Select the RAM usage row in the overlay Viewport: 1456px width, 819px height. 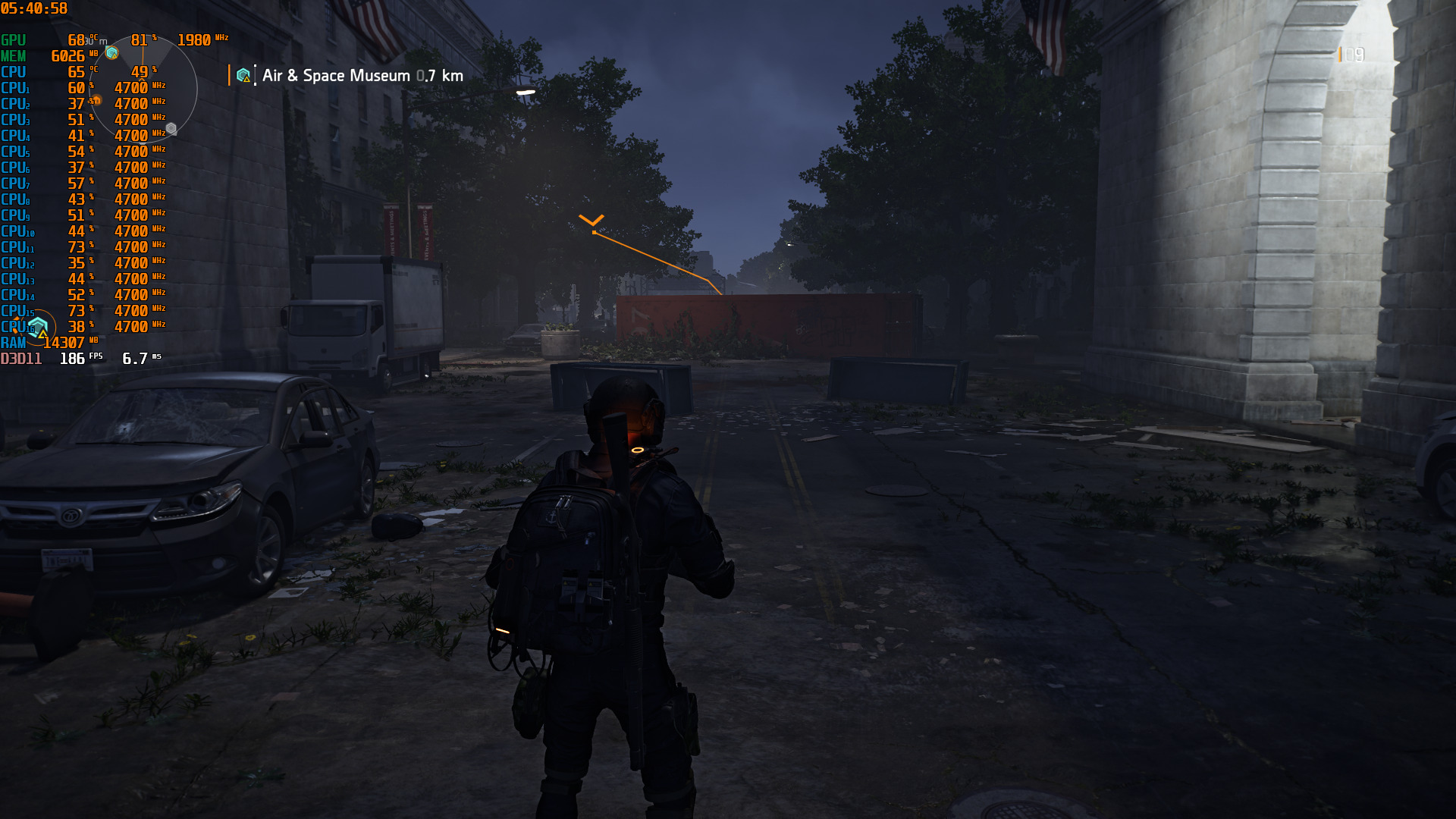coord(14,343)
